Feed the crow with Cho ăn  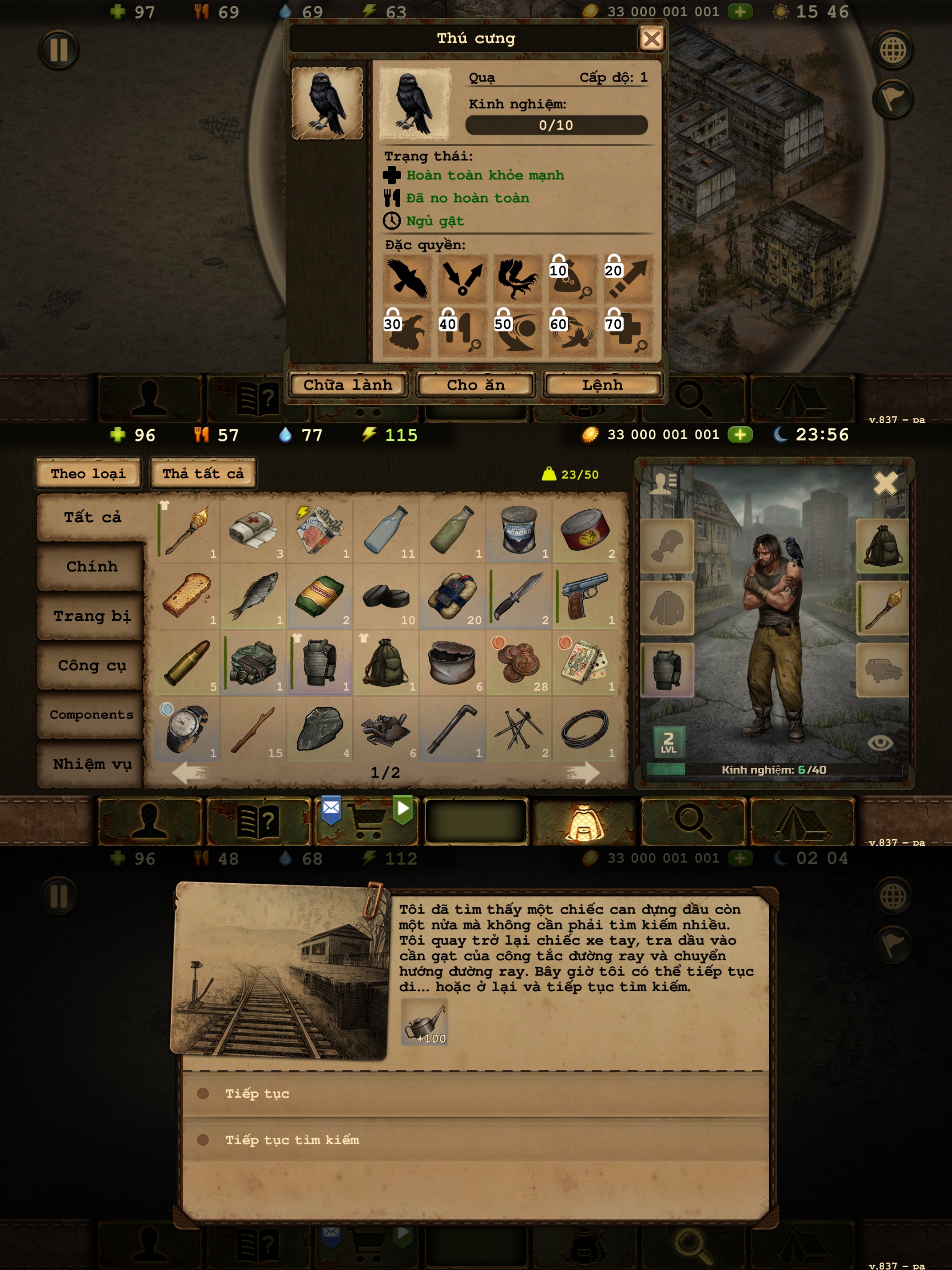point(476,385)
